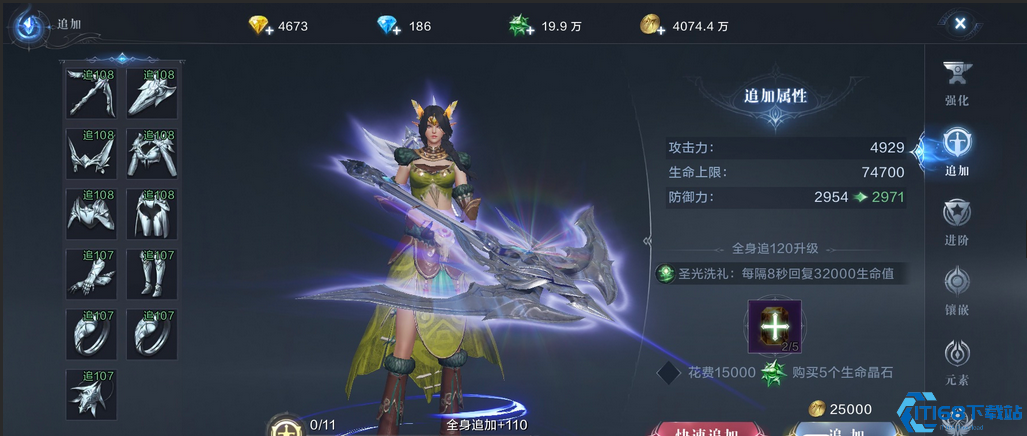Collapse the side panel with the arrow handle
This screenshot has width=1027, height=436.
[x=647, y=241]
